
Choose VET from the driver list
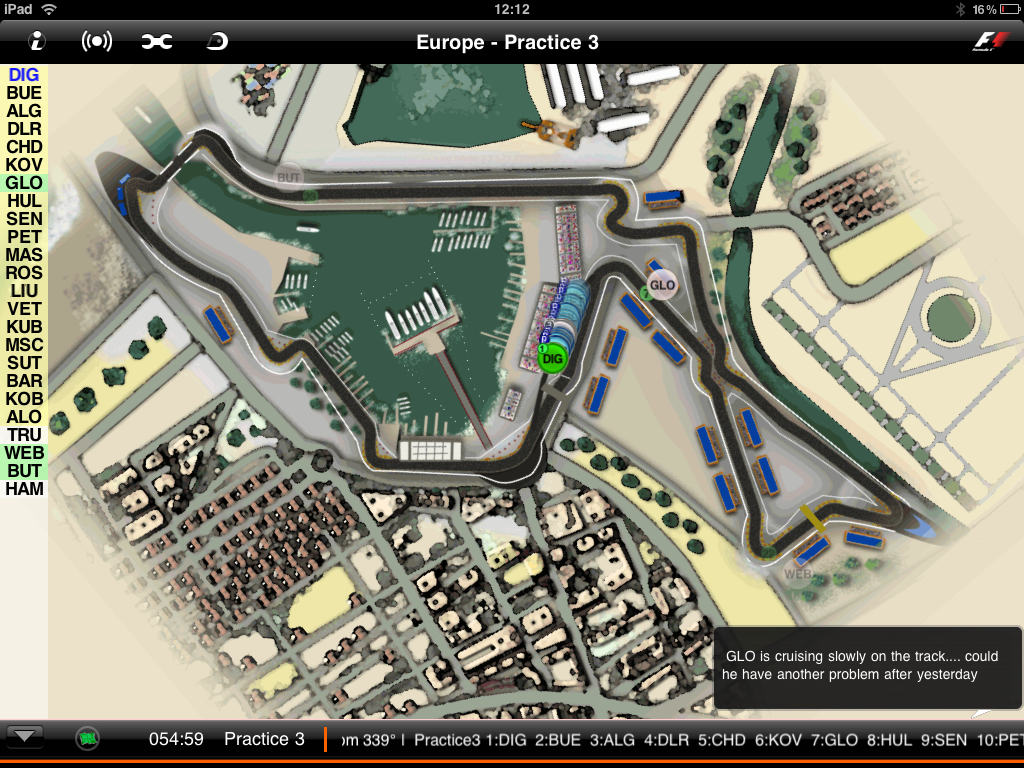click(24, 309)
